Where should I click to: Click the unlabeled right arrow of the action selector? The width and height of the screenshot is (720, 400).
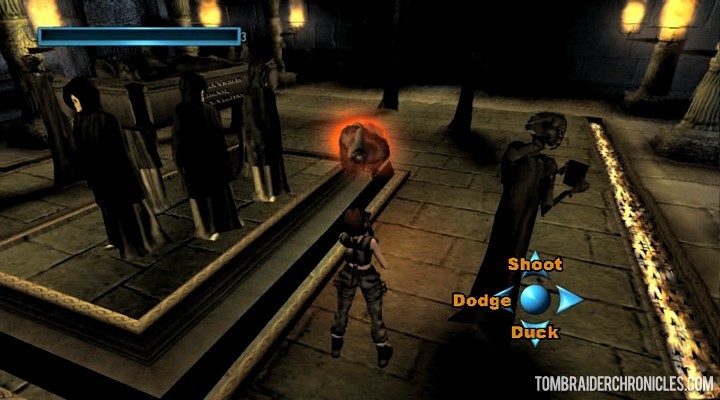pyautogui.click(x=570, y=299)
